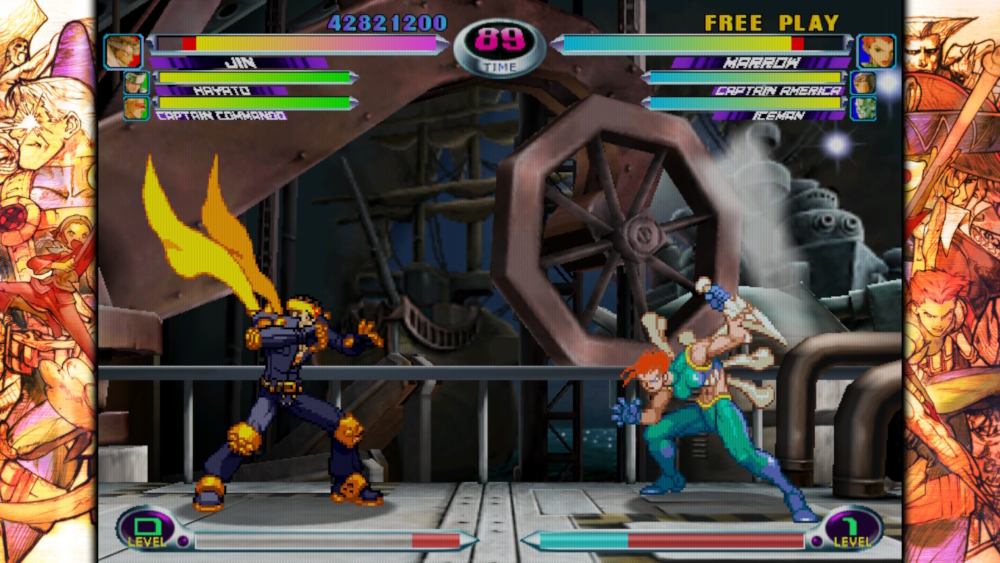Viewport: 1000px width, 563px height.
Task: Click the Iceman assist portrait
Action: (863, 107)
